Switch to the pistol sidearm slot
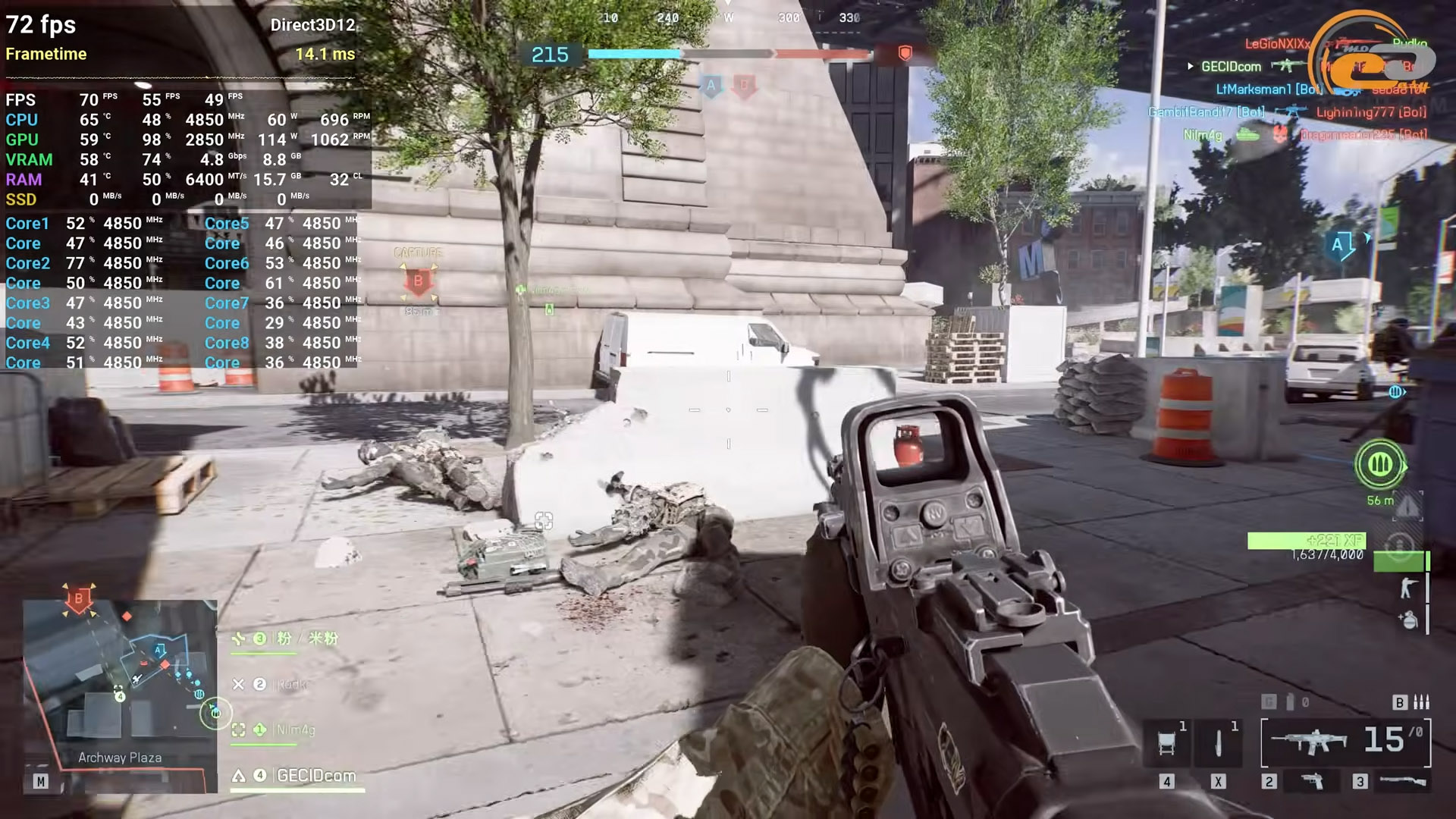The image size is (1456, 819). (1312, 780)
